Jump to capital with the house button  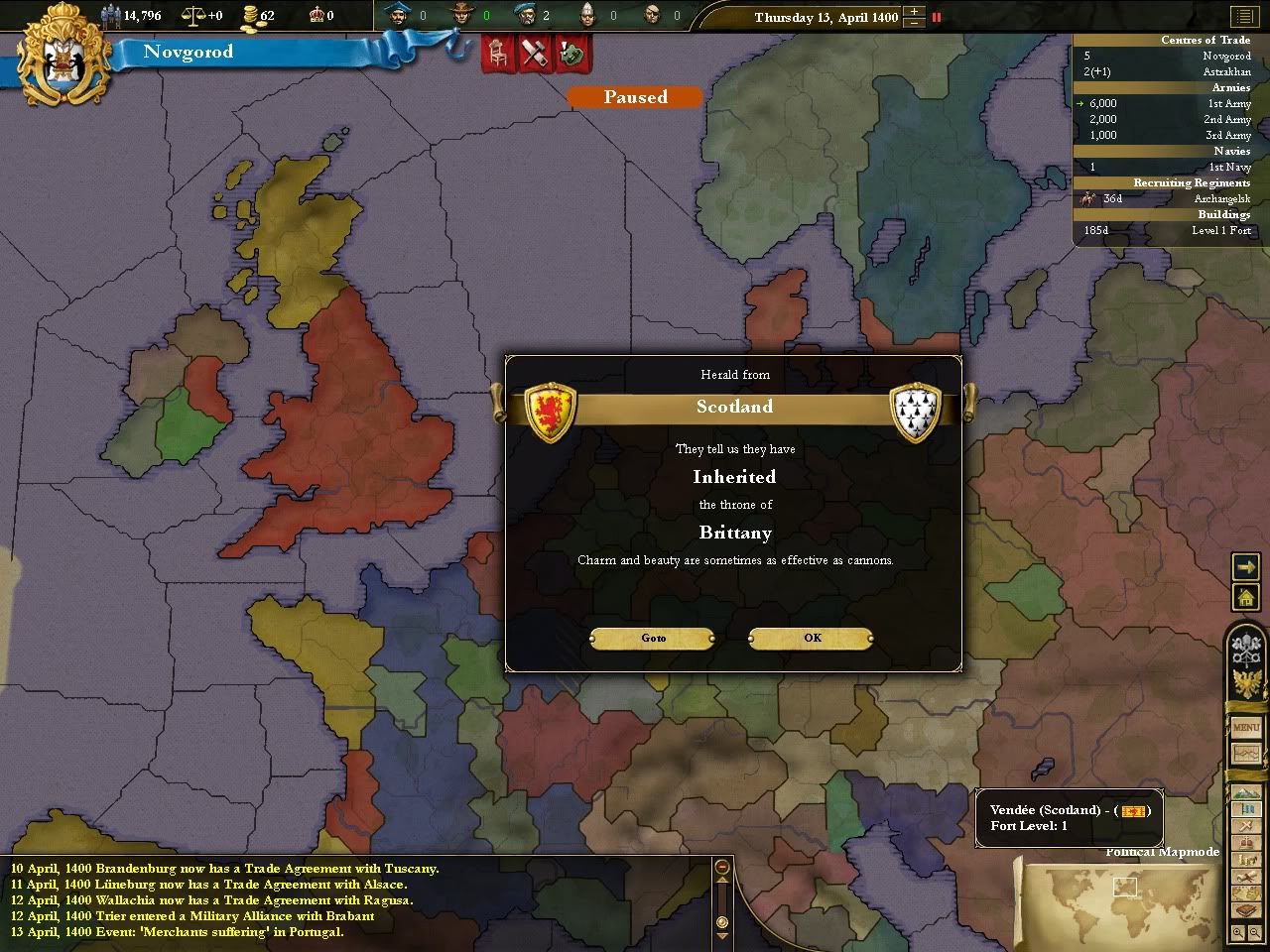[x=1245, y=597]
